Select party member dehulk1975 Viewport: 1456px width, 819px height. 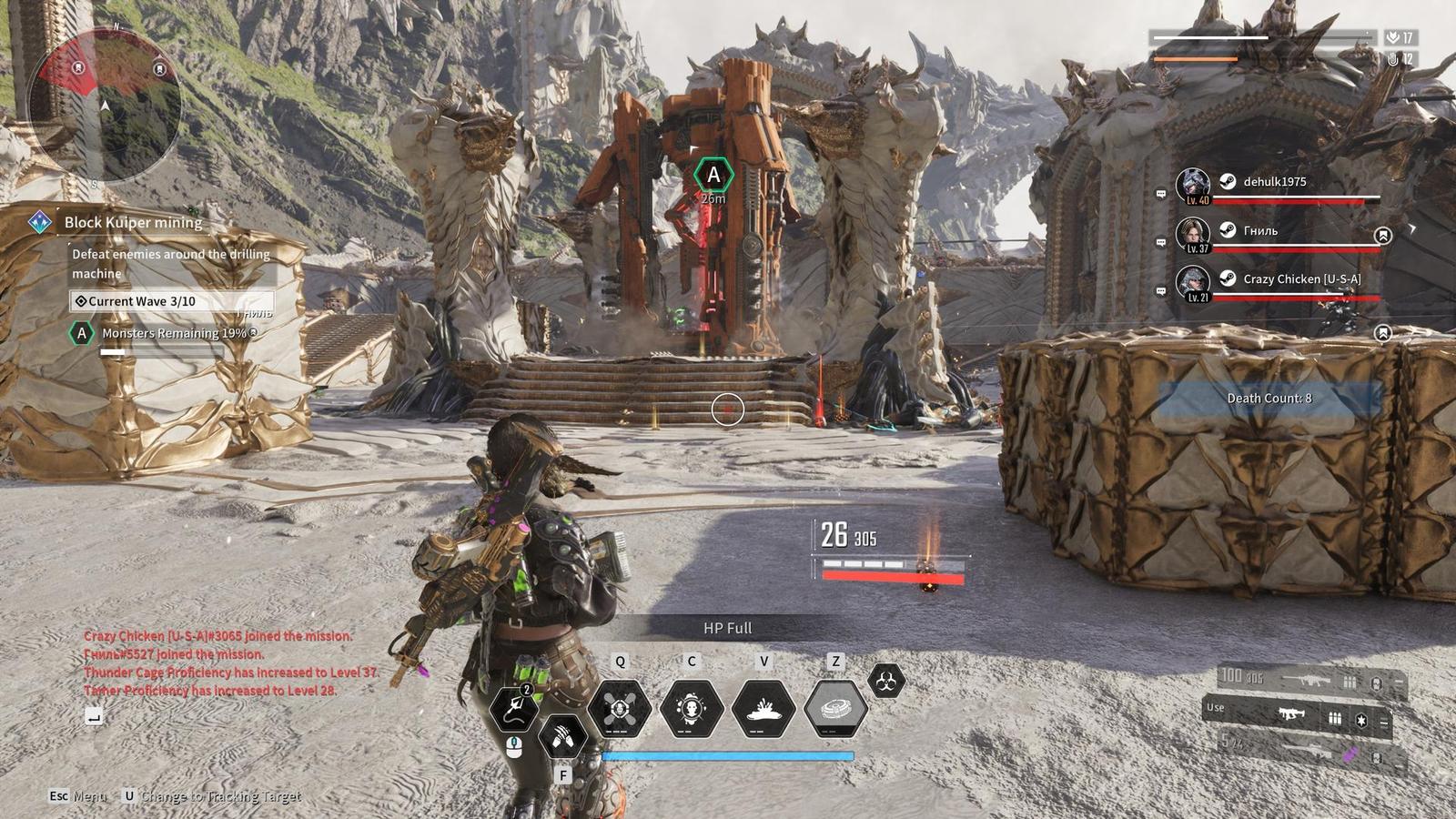(x=1274, y=182)
